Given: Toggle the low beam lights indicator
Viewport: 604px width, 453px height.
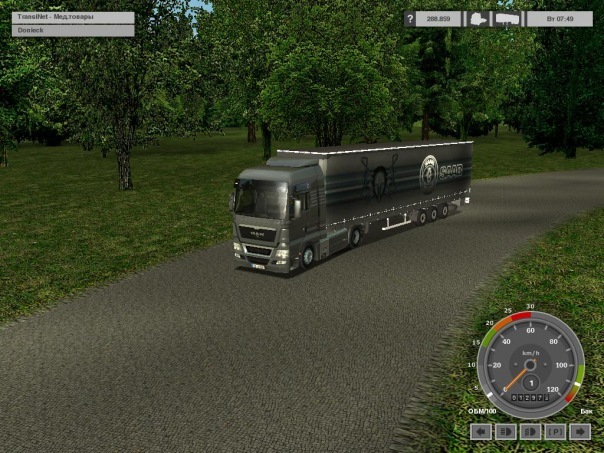Looking at the screenshot, I should tap(530, 432).
